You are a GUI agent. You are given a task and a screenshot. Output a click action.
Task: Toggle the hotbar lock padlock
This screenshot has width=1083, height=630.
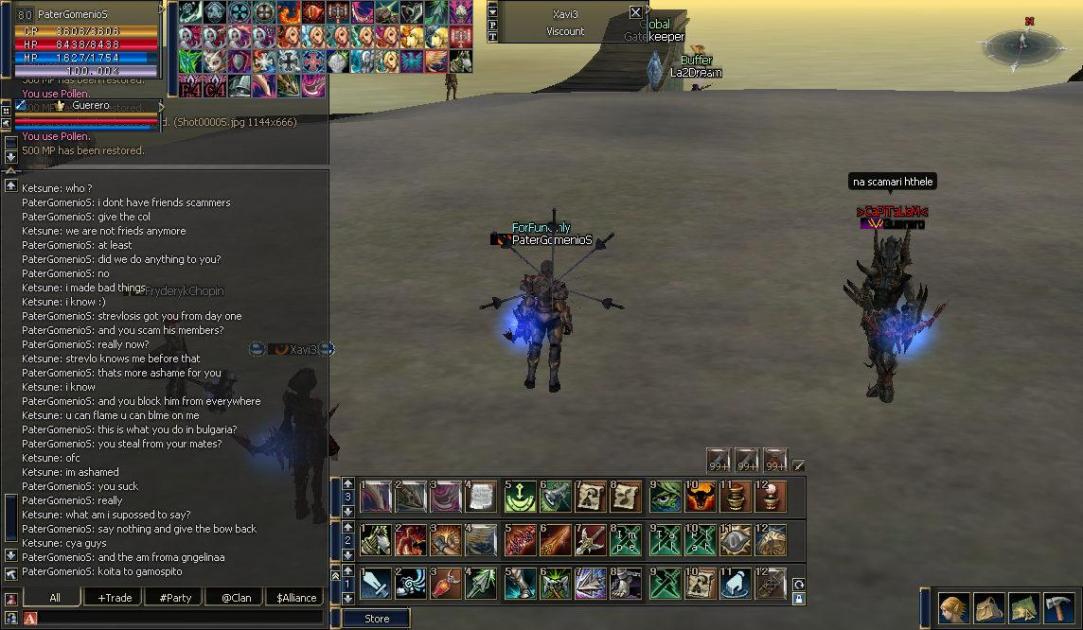798,599
